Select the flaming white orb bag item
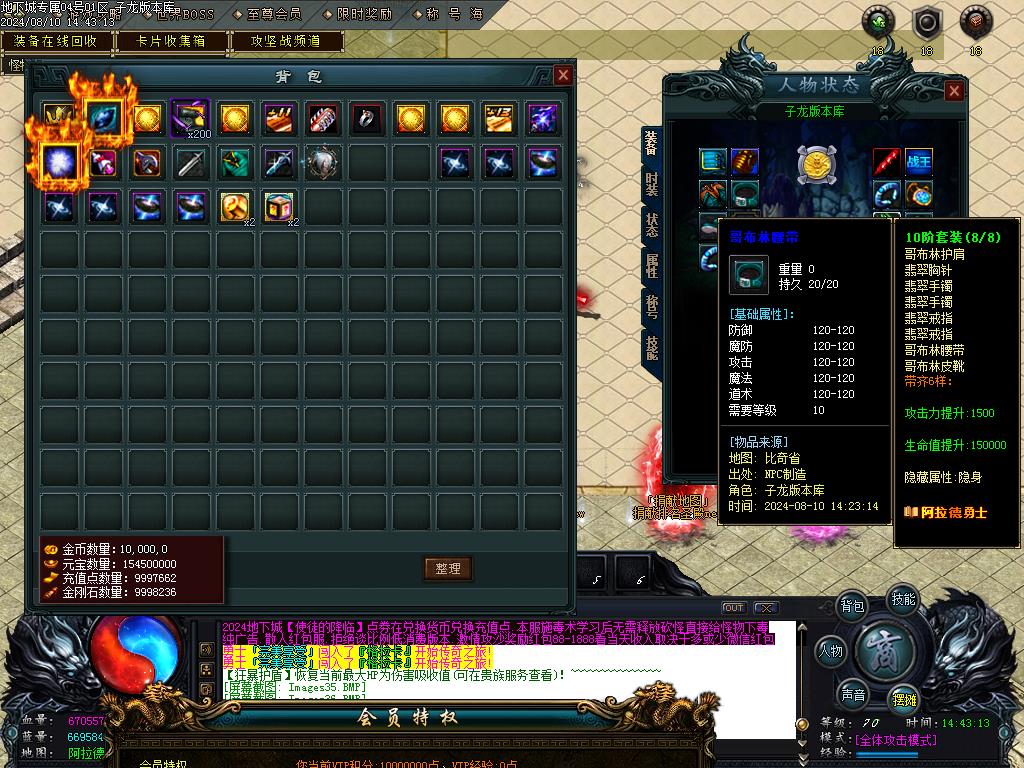Viewport: 1024px width, 768px height. point(59,163)
